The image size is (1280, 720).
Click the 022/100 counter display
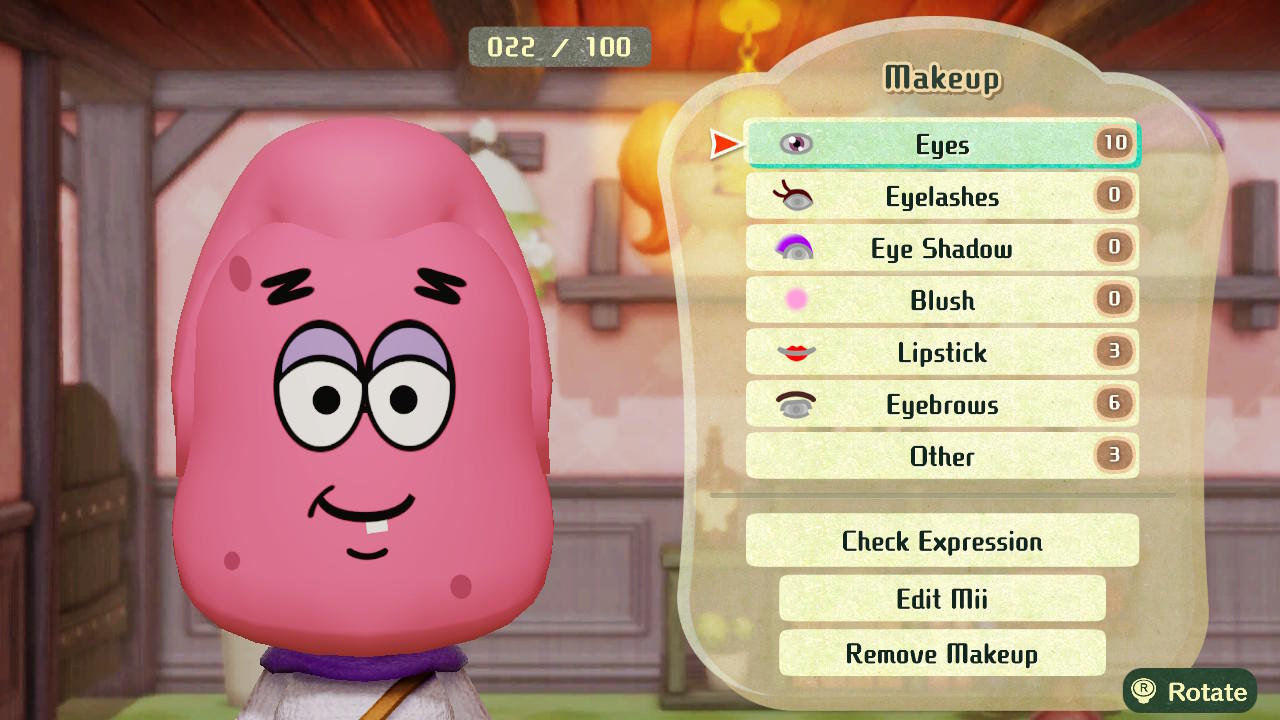pos(560,46)
